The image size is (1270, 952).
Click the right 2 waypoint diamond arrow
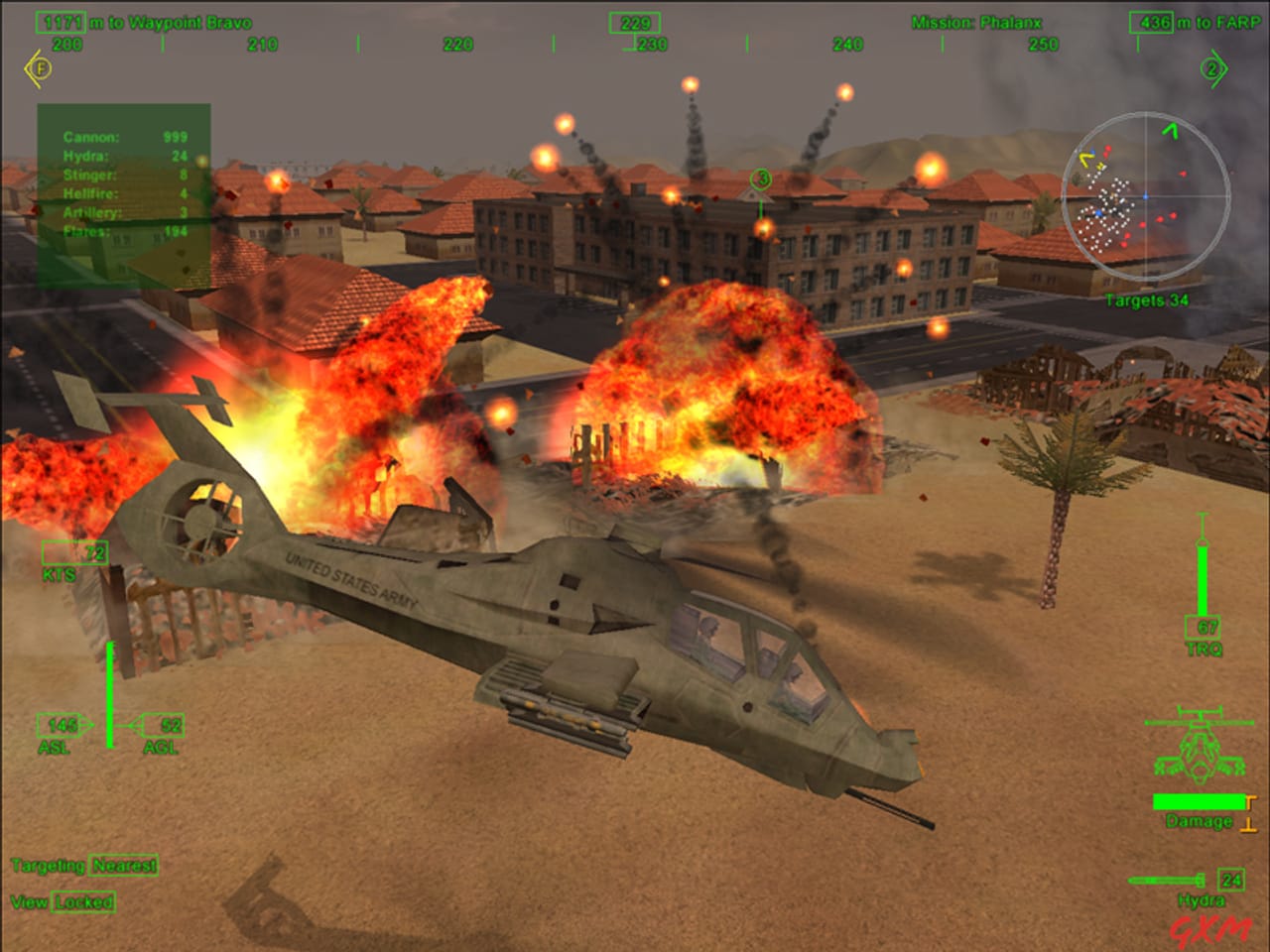[x=1209, y=69]
